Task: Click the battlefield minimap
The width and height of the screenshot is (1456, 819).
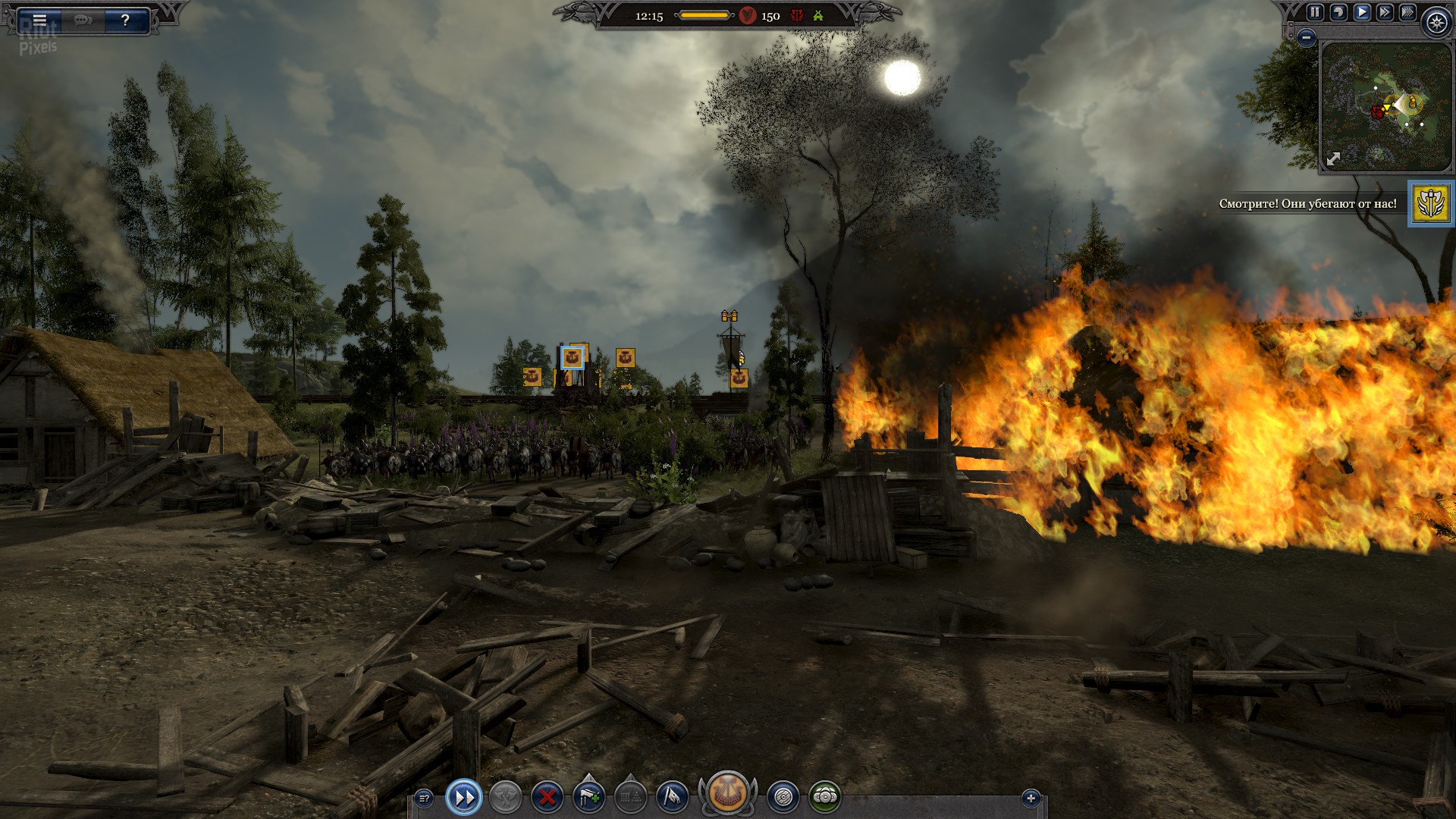Action: [1385, 106]
